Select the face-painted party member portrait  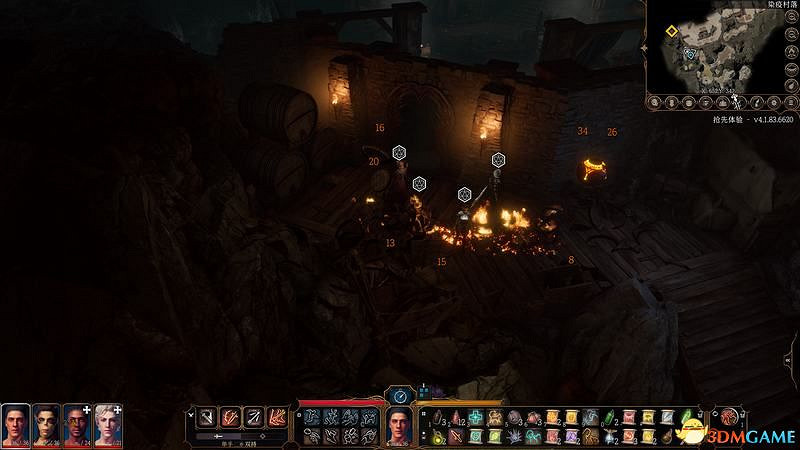pyautogui.click(x=46, y=425)
